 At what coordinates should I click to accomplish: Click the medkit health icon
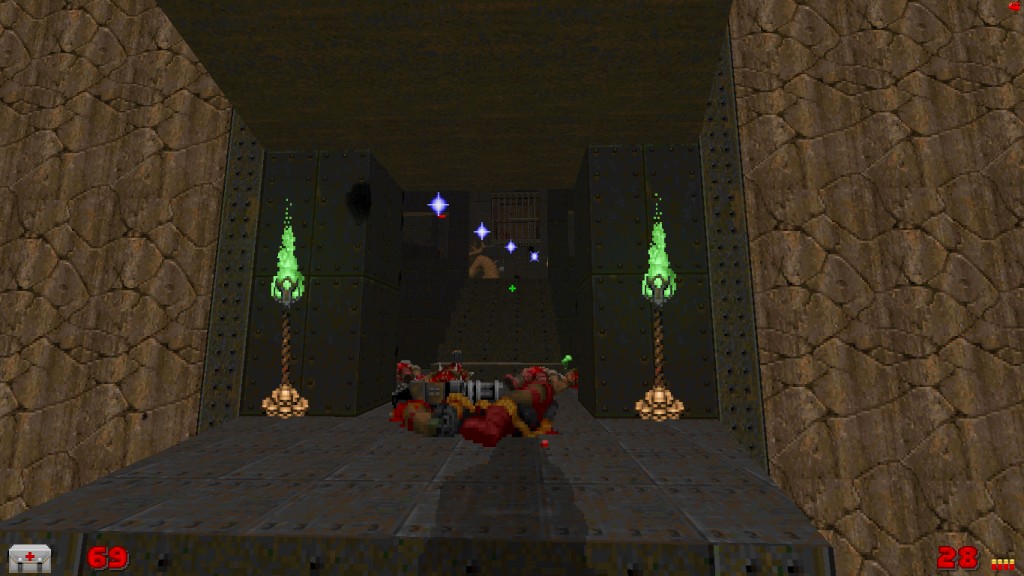tap(29, 558)
